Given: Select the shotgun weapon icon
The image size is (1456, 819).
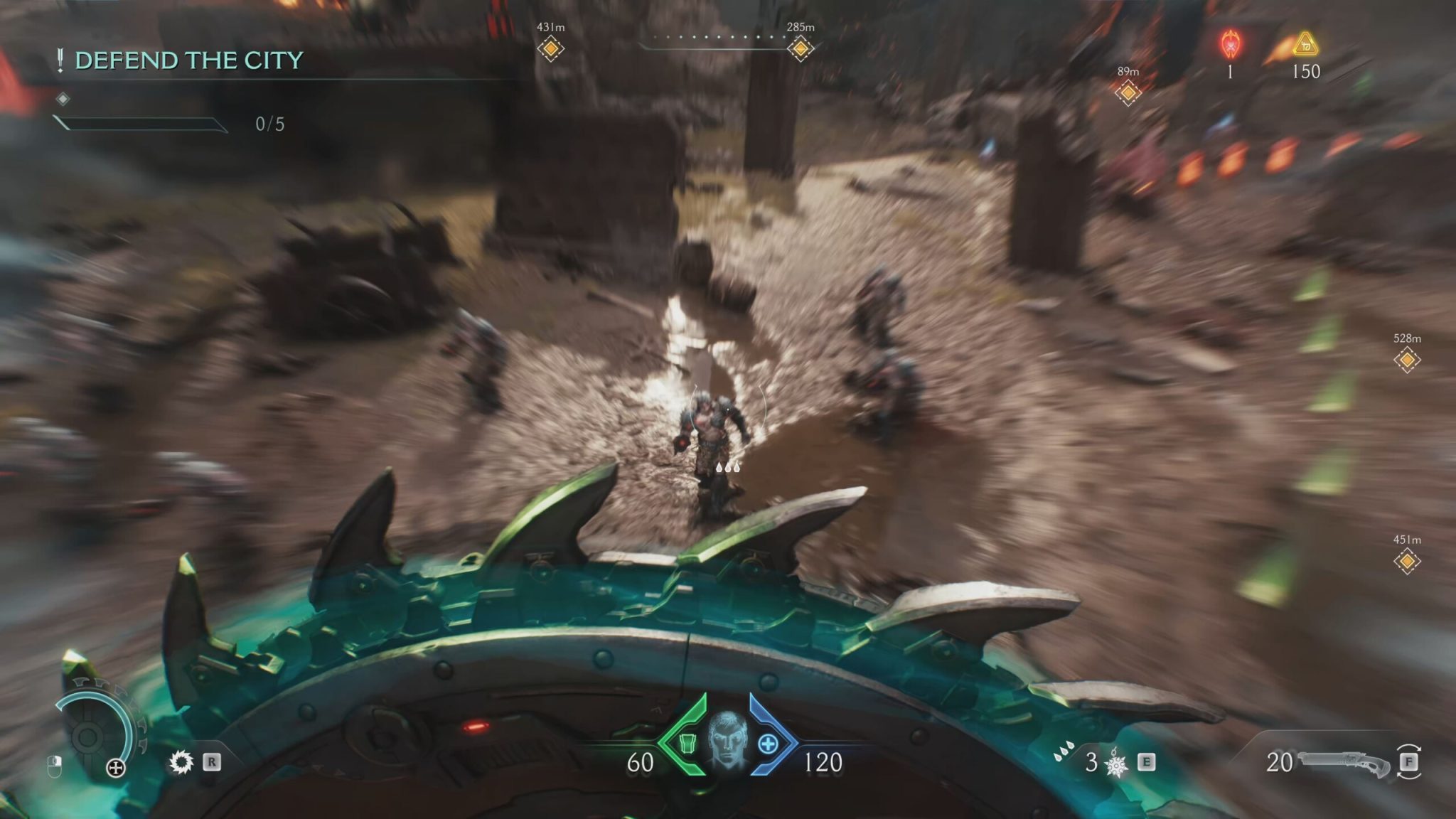Looking at the screenshot, I should 1344,763.
